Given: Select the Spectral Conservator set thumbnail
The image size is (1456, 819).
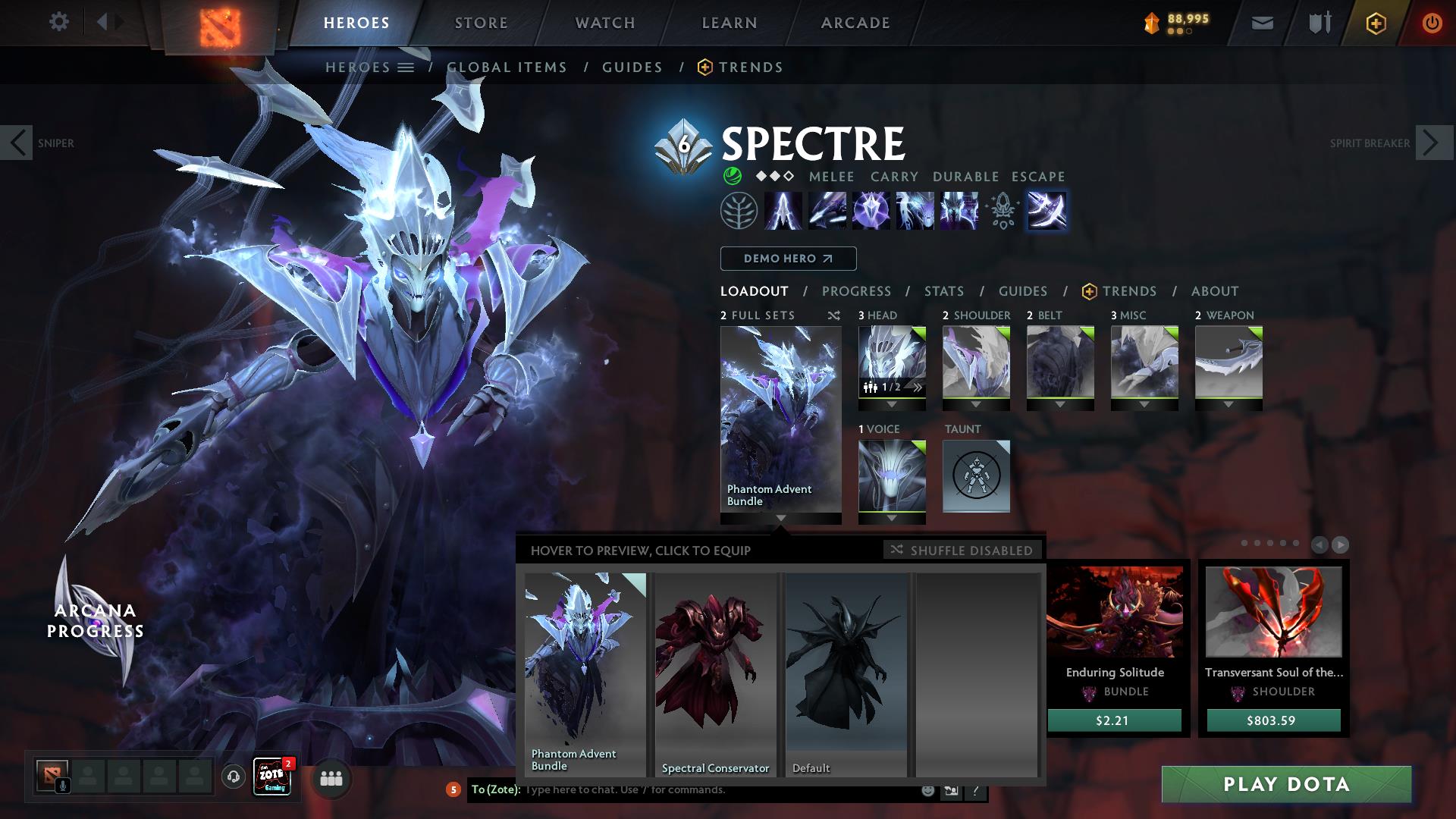Looking at the screenshot, I should [714, 667].
